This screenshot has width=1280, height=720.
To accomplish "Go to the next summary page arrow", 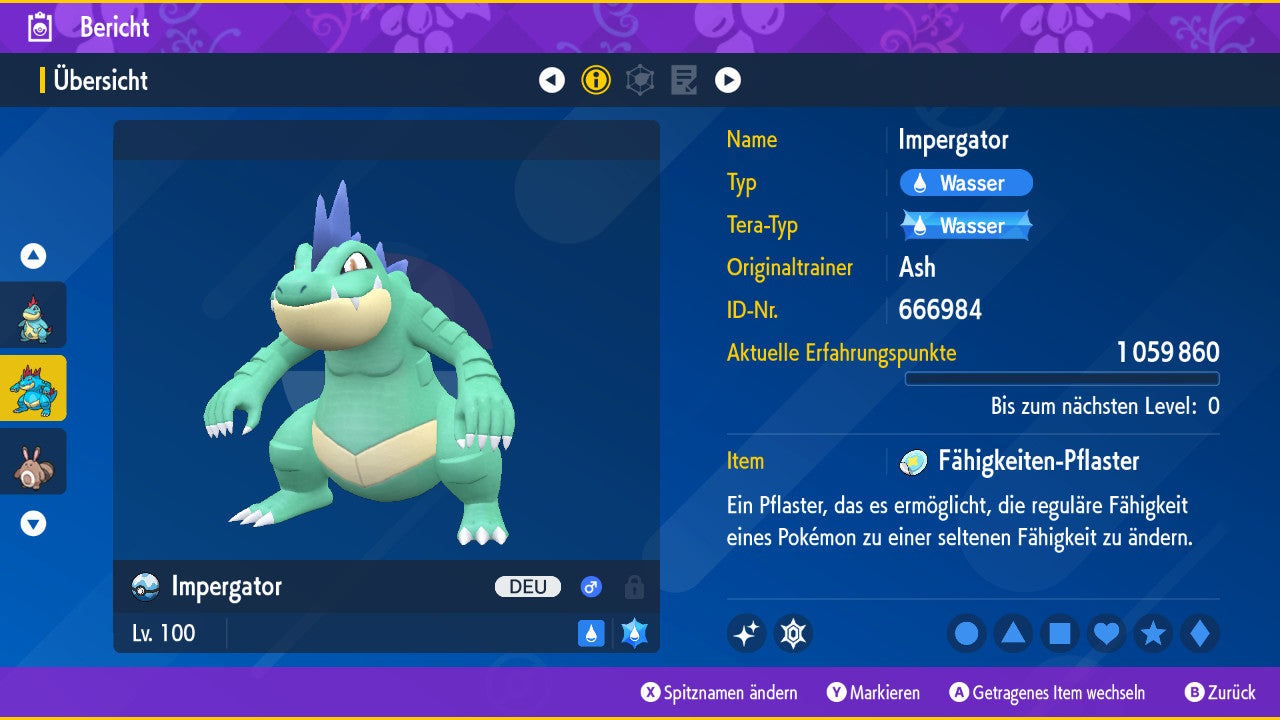I will 728,80.
